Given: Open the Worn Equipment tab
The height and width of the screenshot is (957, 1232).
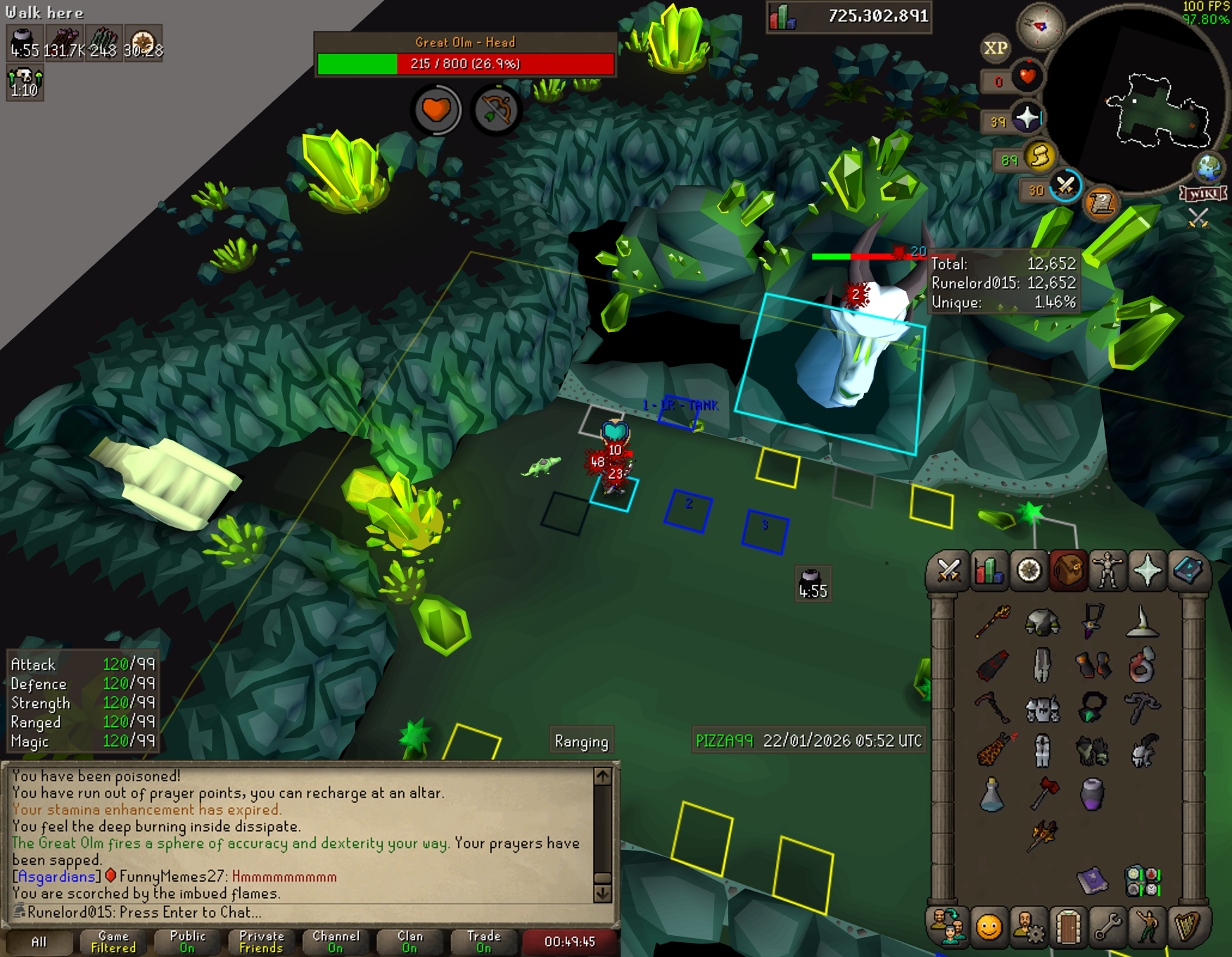Looking at the screenshot, I should coord(1107,570).
